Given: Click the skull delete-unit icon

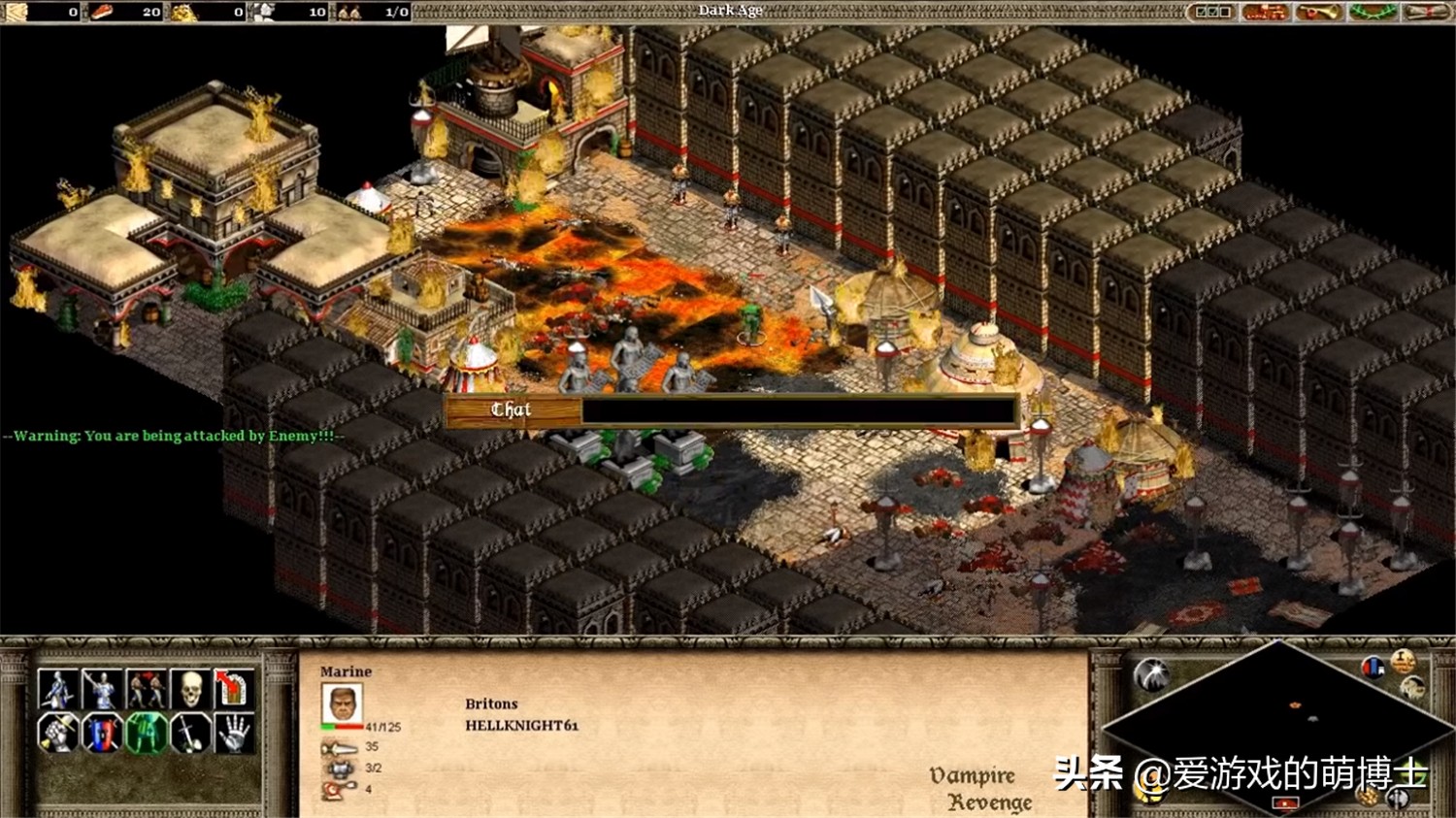Looking at the screenshot, I should point(190,689).
